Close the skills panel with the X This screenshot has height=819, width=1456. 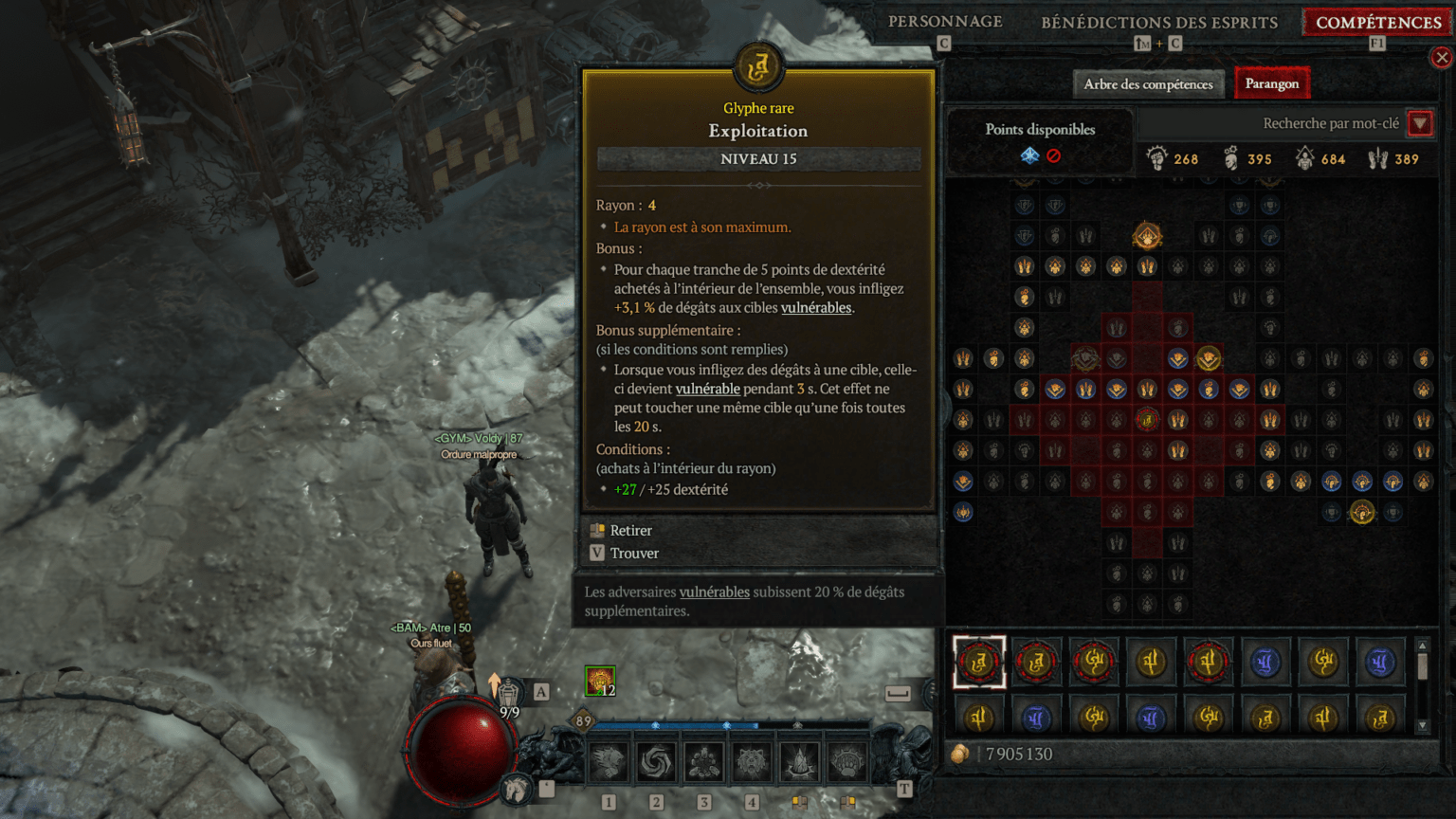coord(1442,58)
